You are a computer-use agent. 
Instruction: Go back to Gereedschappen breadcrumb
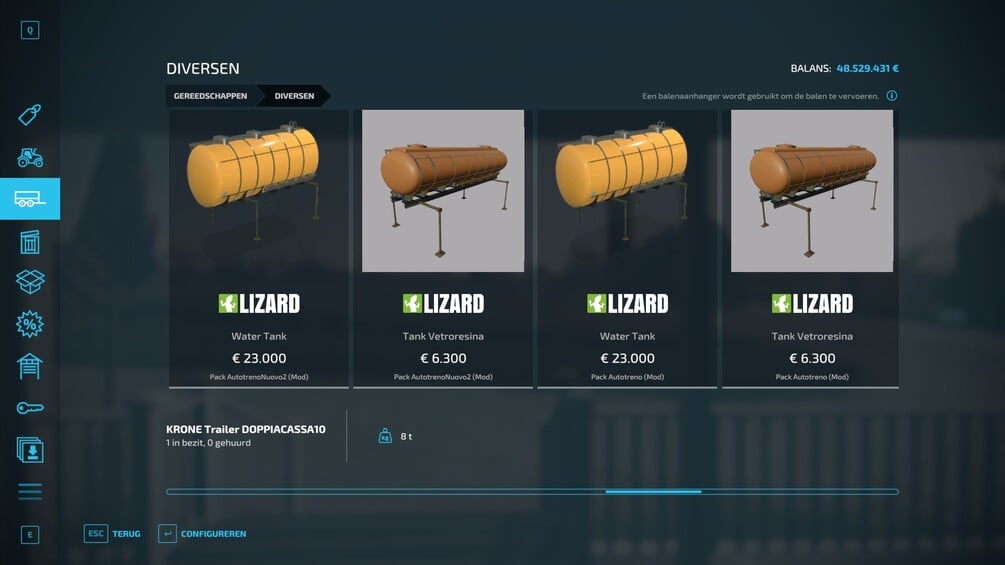point(209,96)
